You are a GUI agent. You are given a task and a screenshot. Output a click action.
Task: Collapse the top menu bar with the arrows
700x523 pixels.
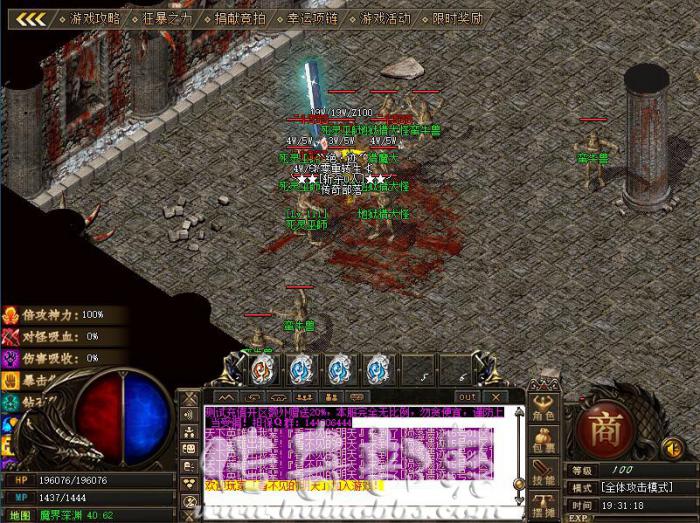pyautogui.click(x=31, y=19)
